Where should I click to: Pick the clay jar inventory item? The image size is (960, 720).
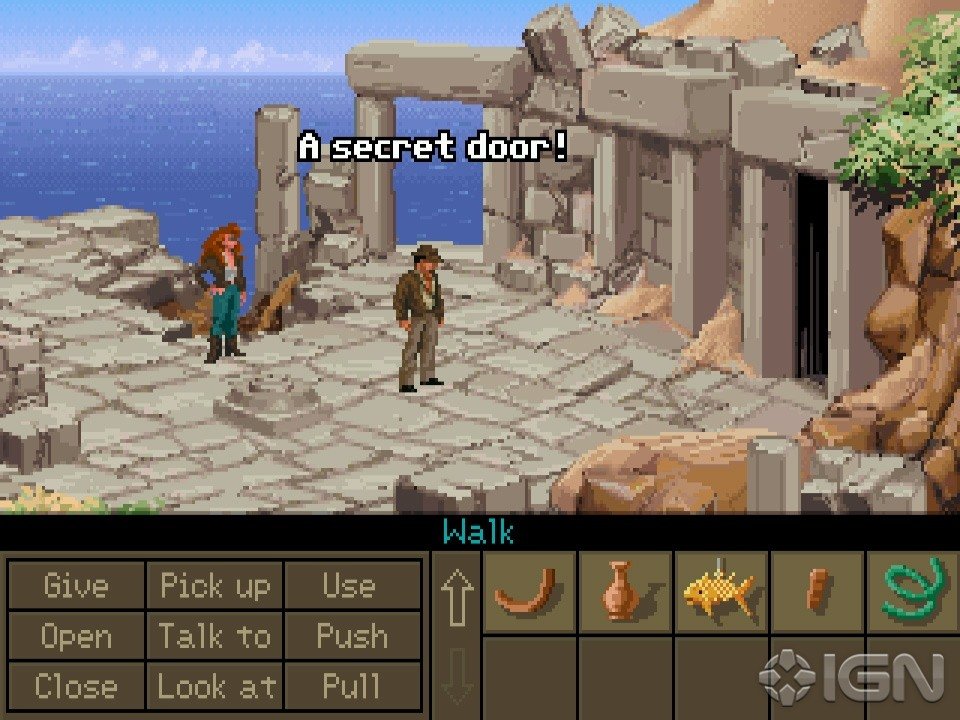click(622, 591)
